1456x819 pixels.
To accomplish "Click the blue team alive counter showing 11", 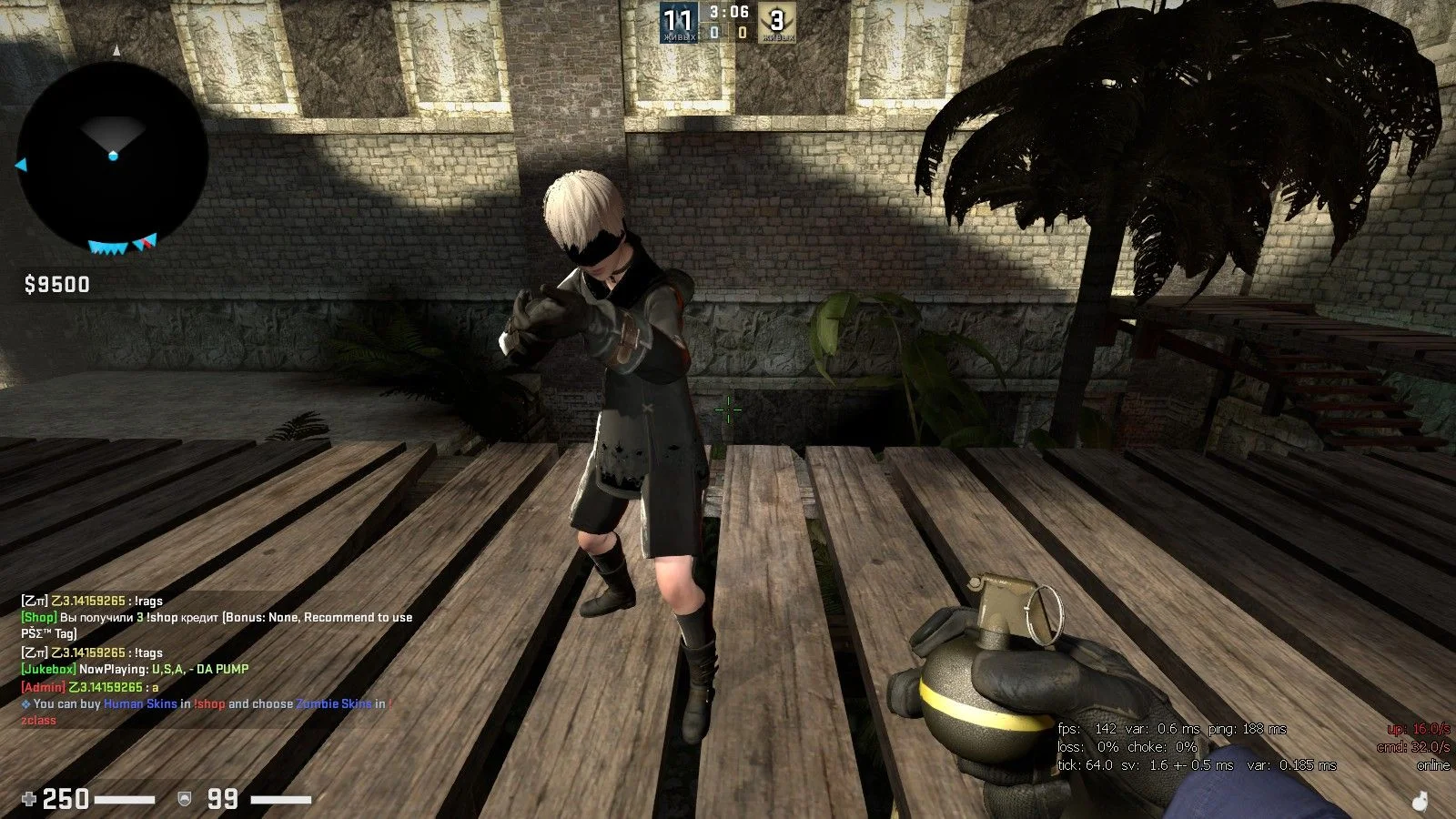I will pyautogui.click(x=679, y=22).
